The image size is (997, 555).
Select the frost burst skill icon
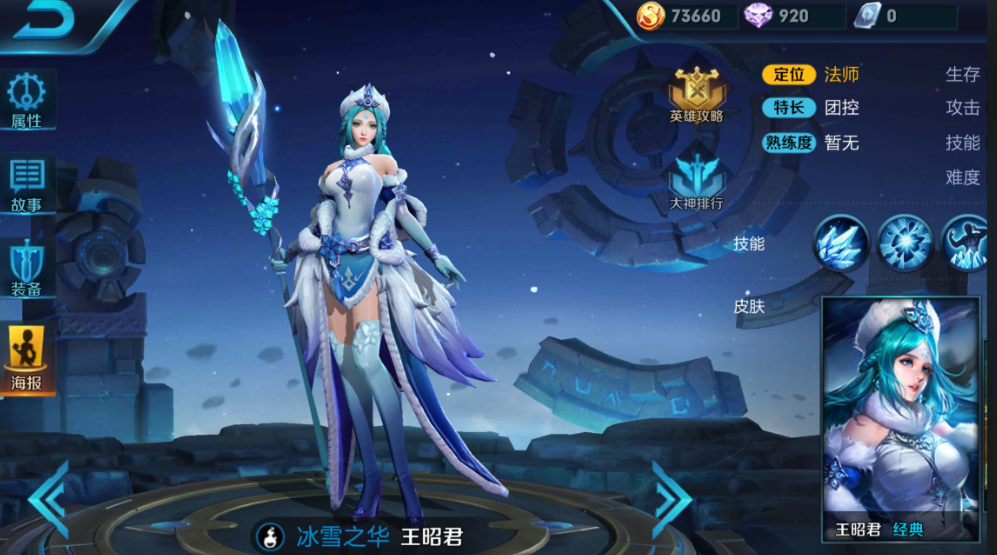pos(905,243)
